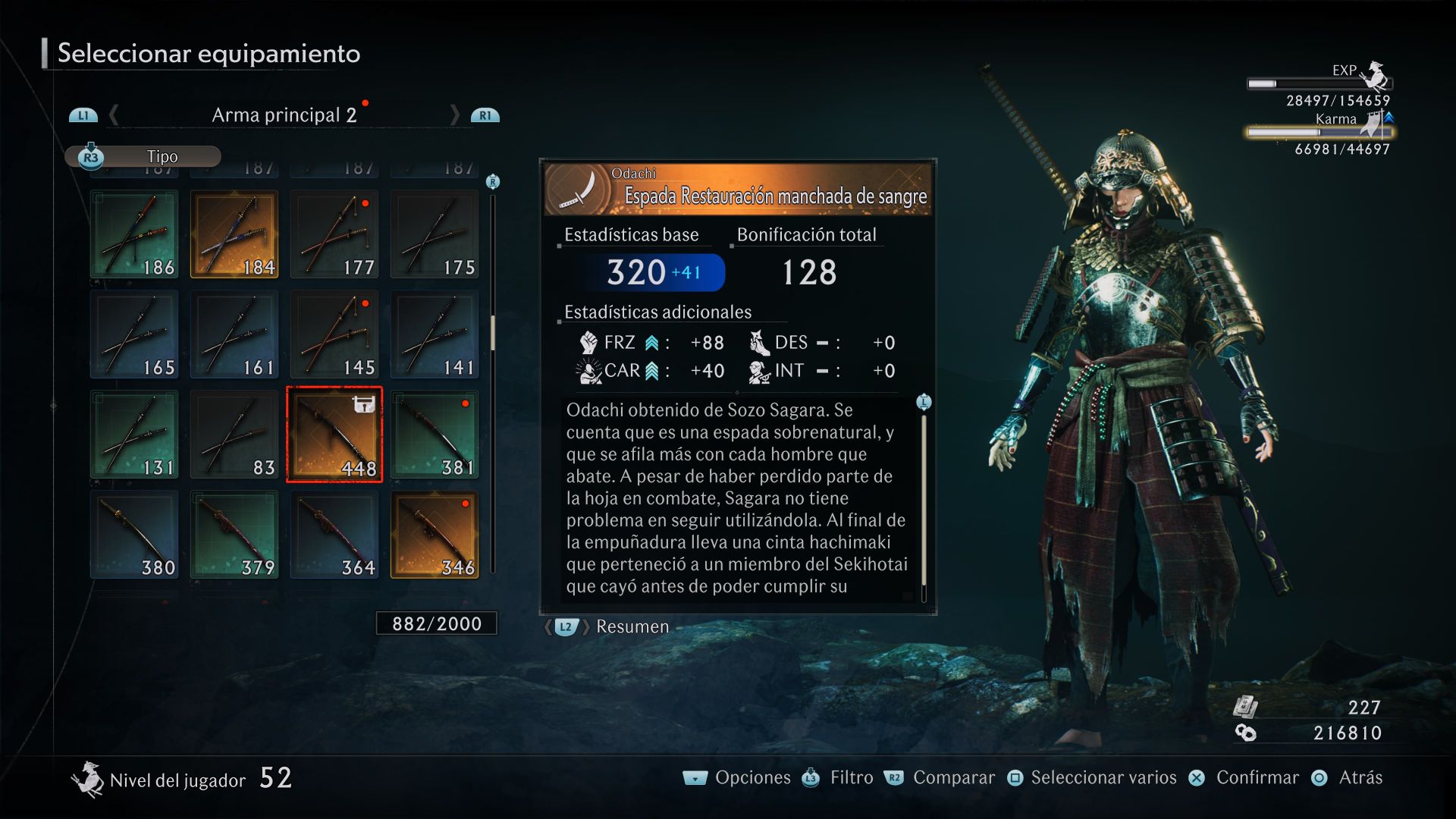Viewport: 1456px width, 819px height.
Task: Click Confirmar at the bottom bar
Action: [1257, 777]
